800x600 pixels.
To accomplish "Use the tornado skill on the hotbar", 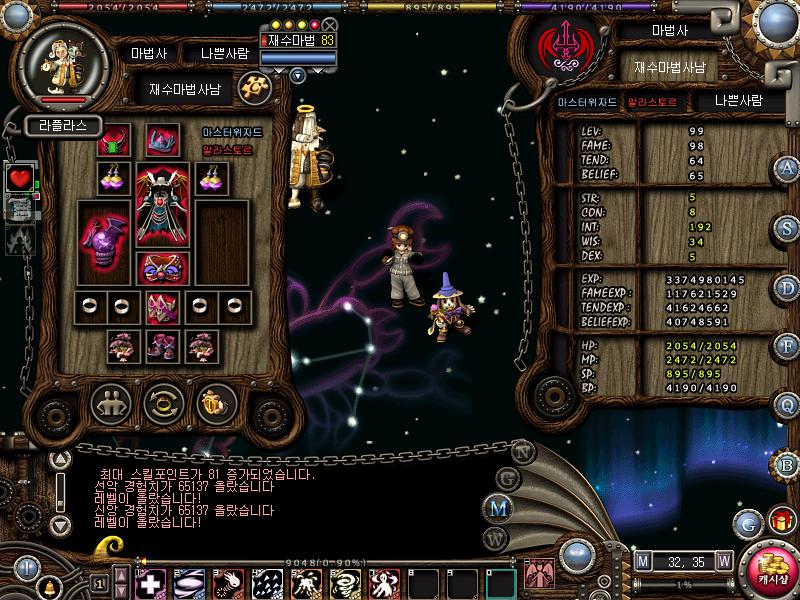I will click(347, 583).
